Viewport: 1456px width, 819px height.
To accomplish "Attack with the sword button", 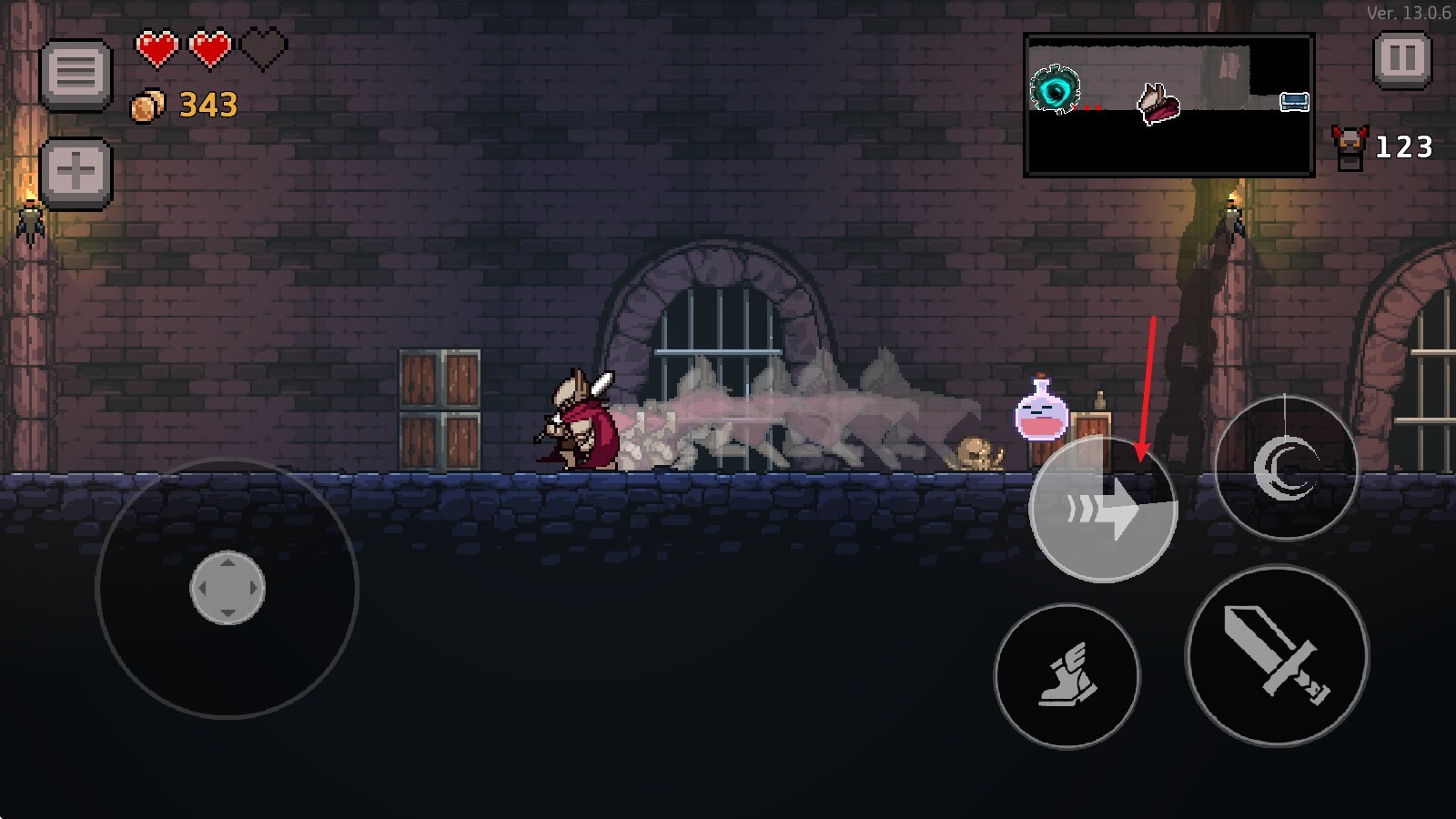I will [1277, 655].
